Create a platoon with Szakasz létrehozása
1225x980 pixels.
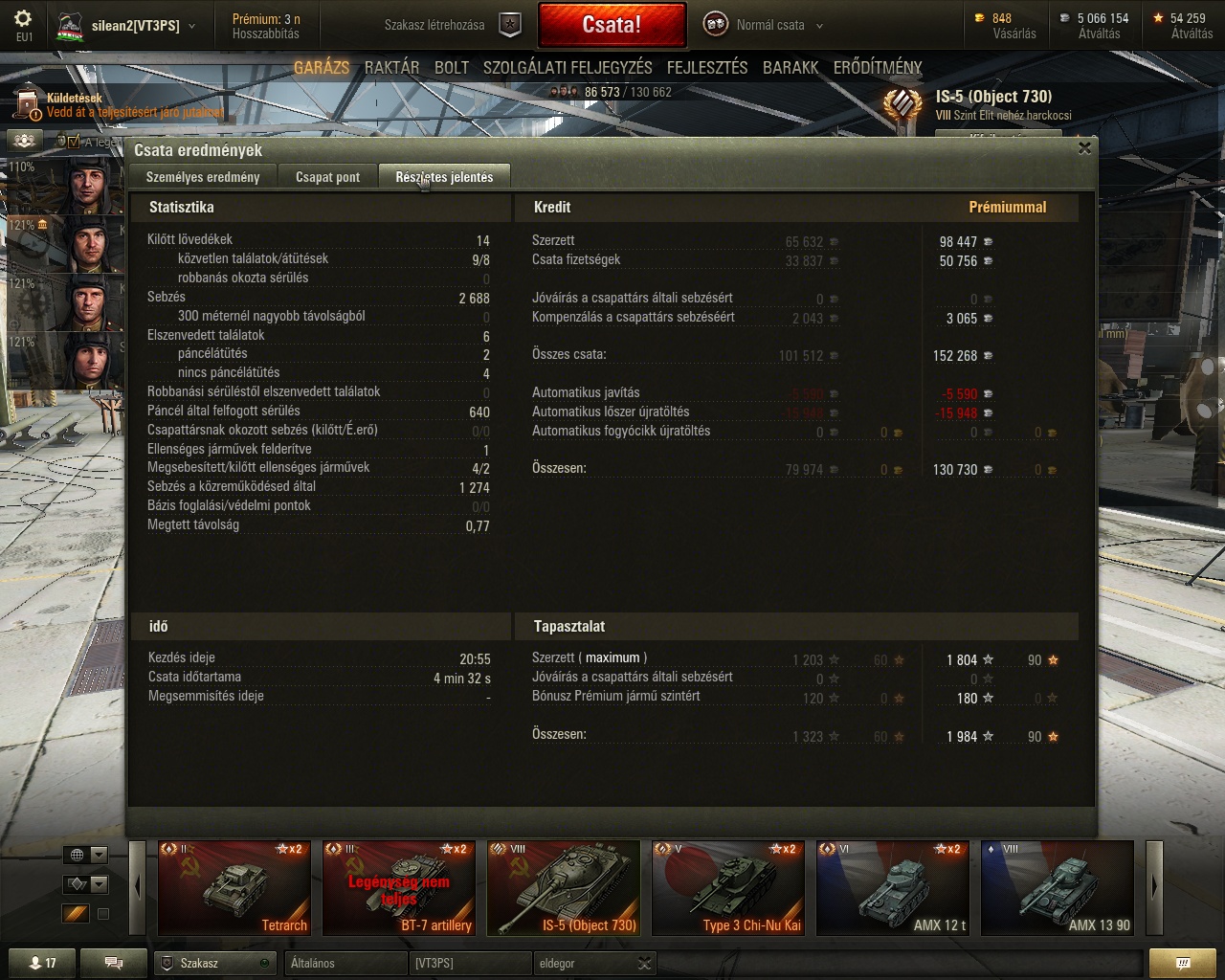click(451, 26)
